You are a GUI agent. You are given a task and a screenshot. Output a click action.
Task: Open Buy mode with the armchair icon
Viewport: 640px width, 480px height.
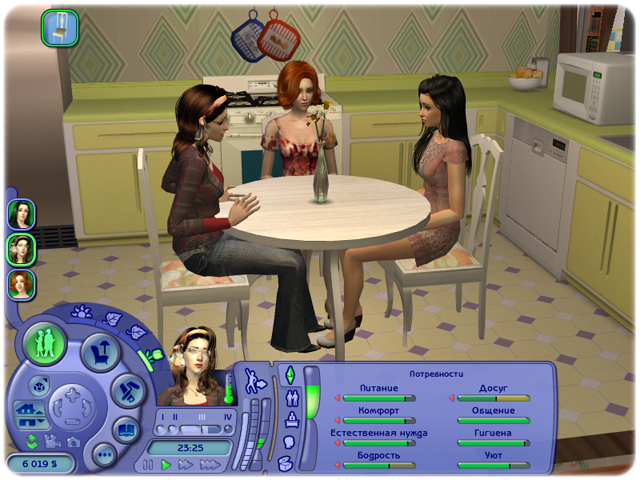pyautogui.click(x=101, y=352)
